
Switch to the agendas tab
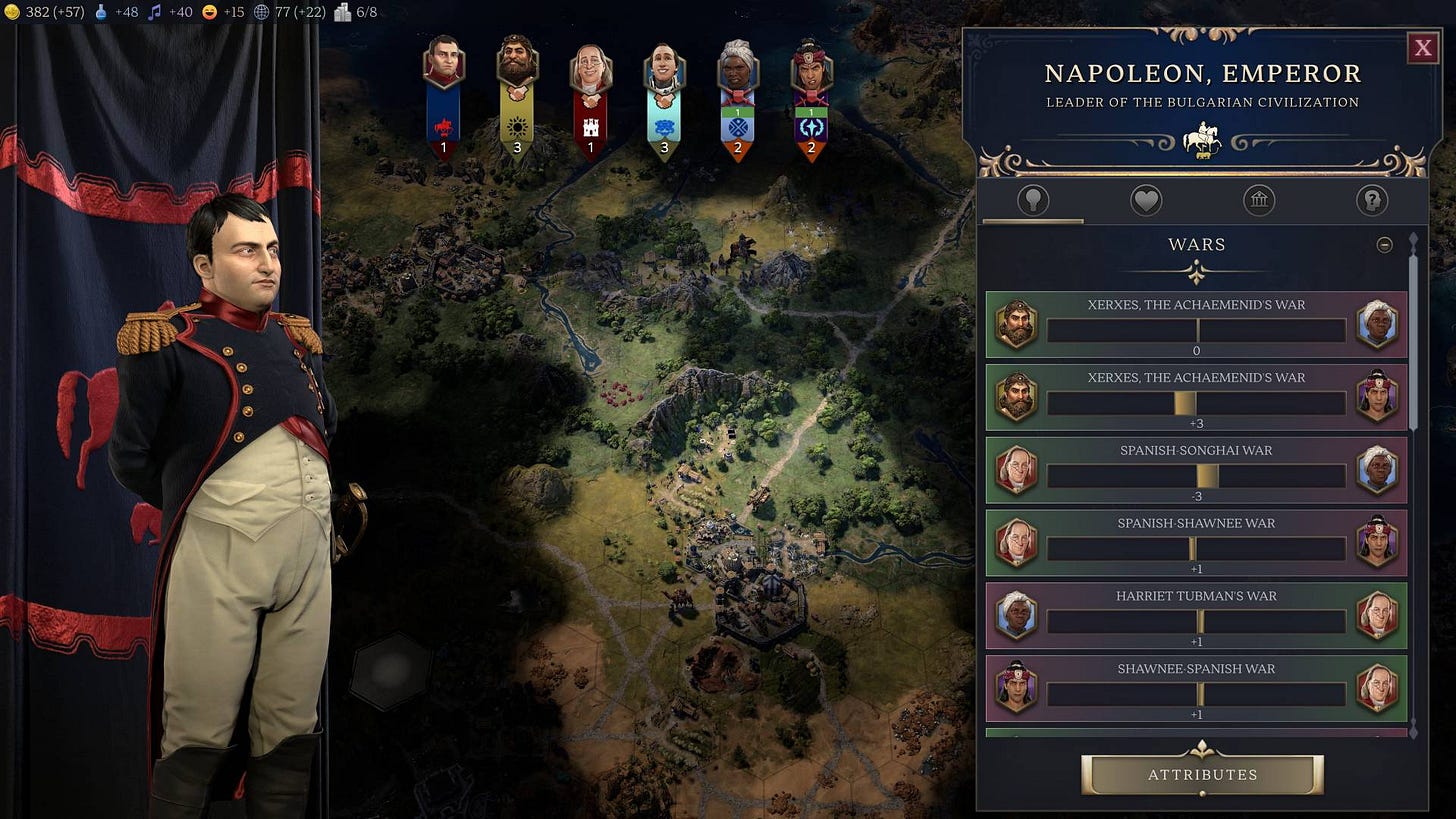[1372, 199]
